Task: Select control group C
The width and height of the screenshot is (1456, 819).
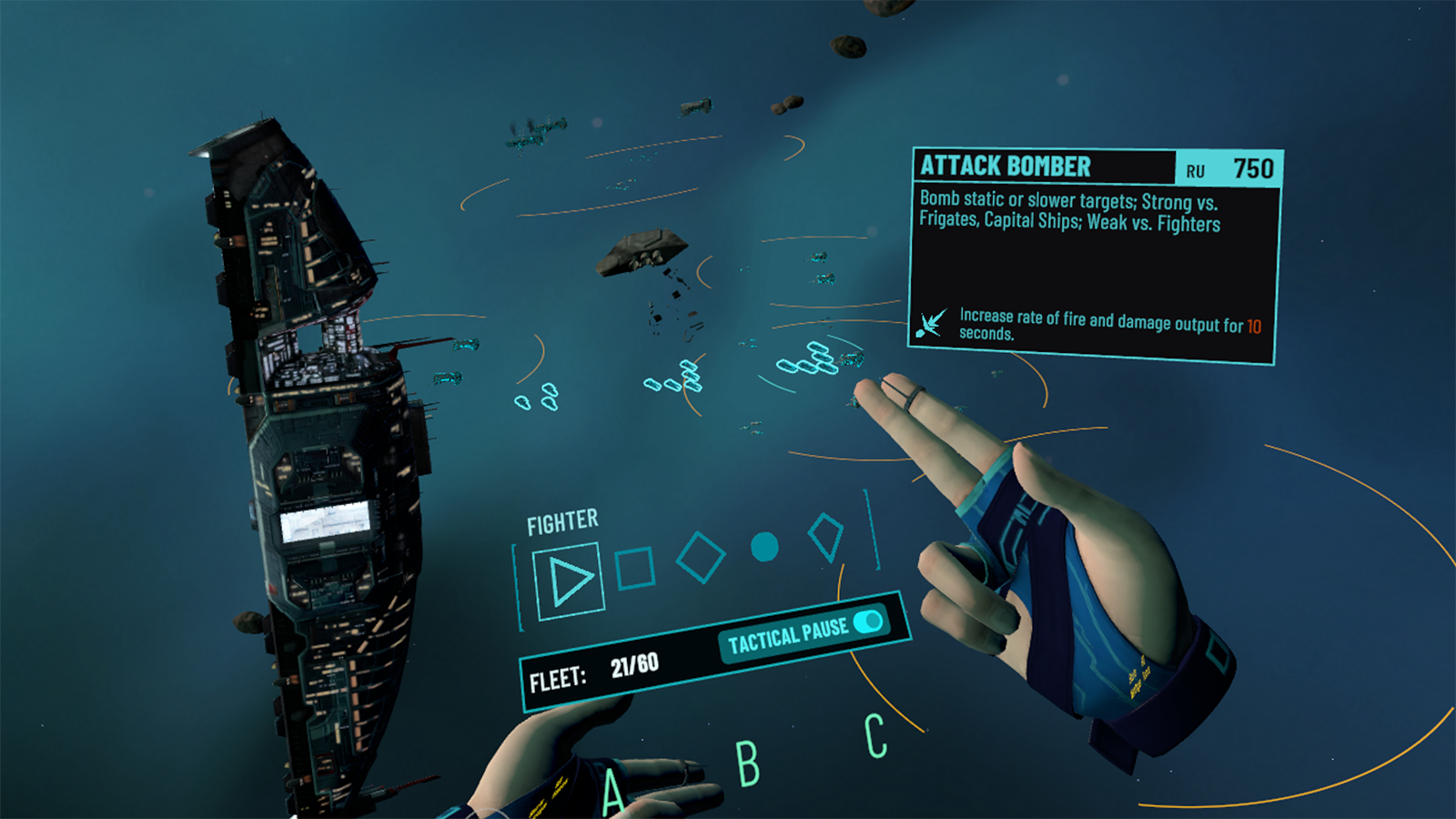Action: (875, 735)
